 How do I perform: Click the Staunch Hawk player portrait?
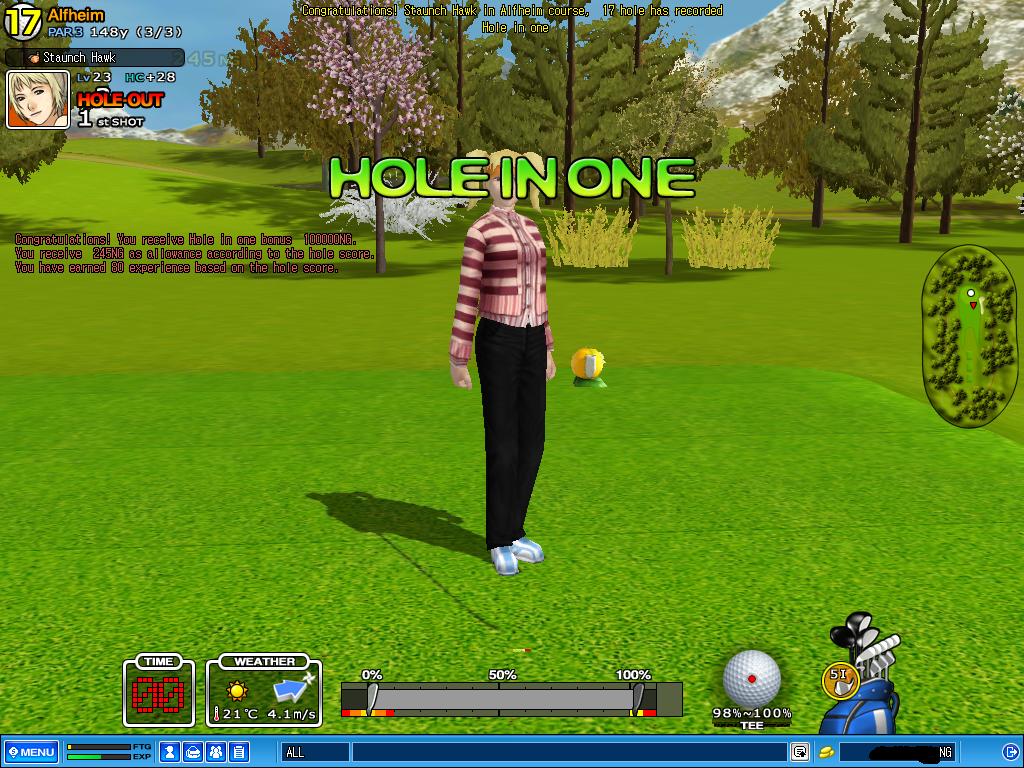pos(38,100)
